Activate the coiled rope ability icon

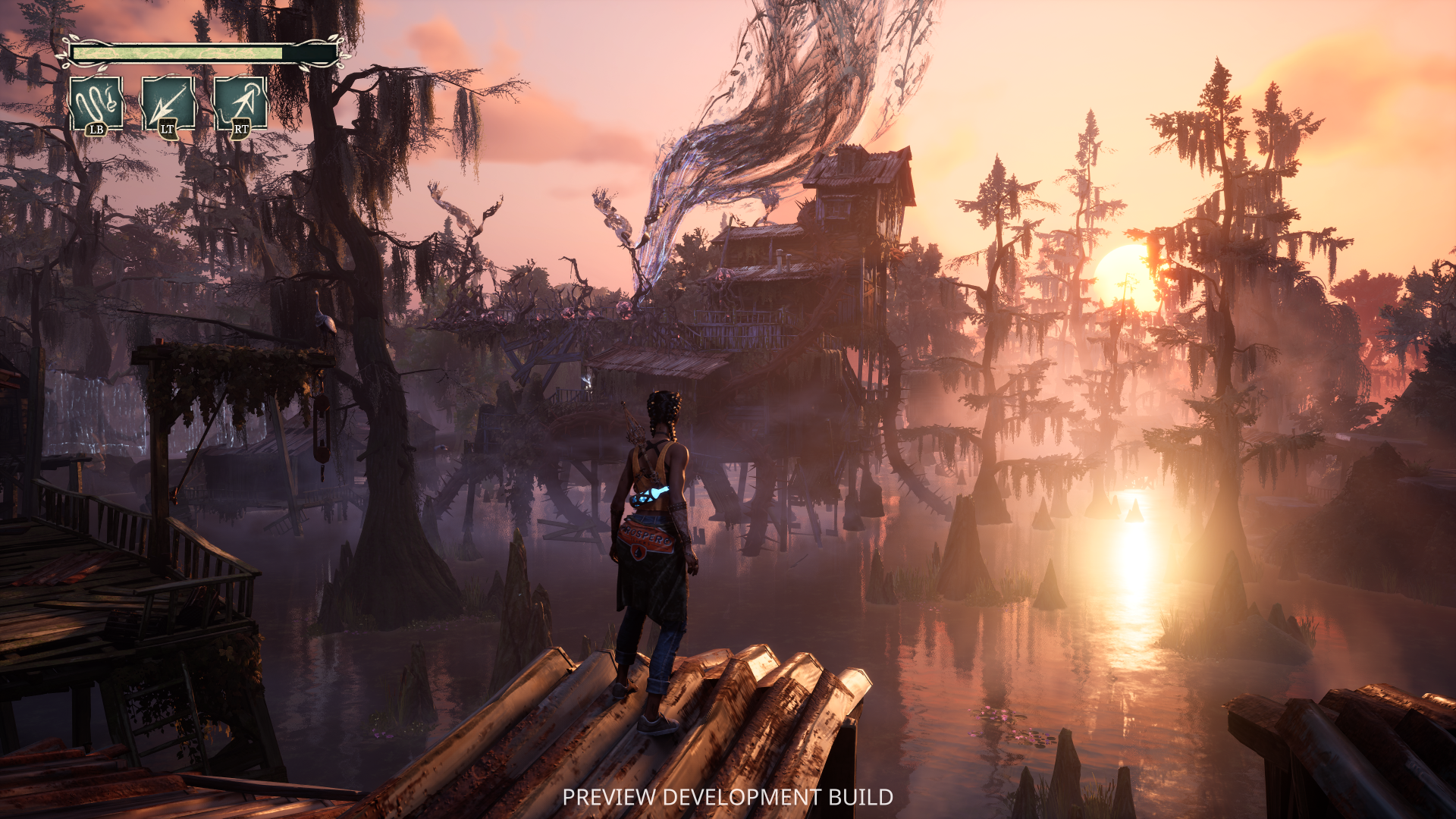(96, 103)
